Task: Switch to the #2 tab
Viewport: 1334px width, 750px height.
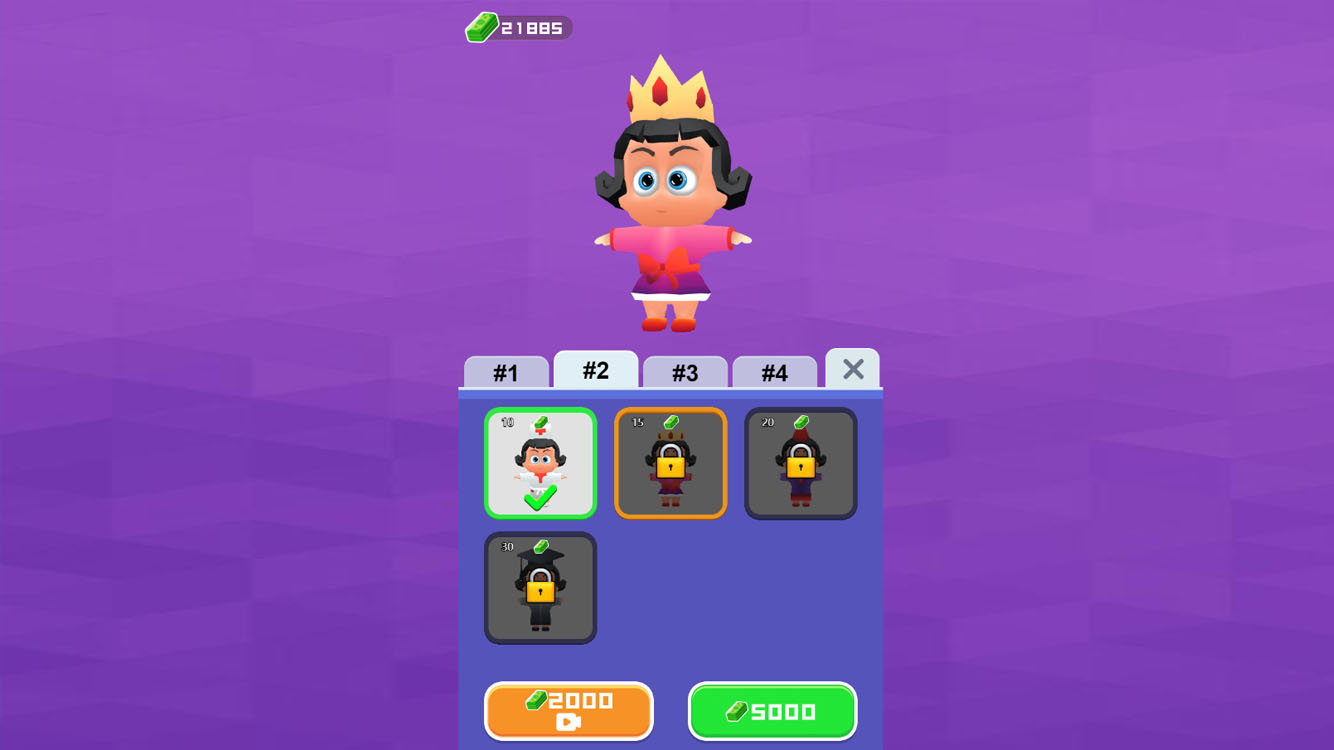Action: tap(596, 369)
